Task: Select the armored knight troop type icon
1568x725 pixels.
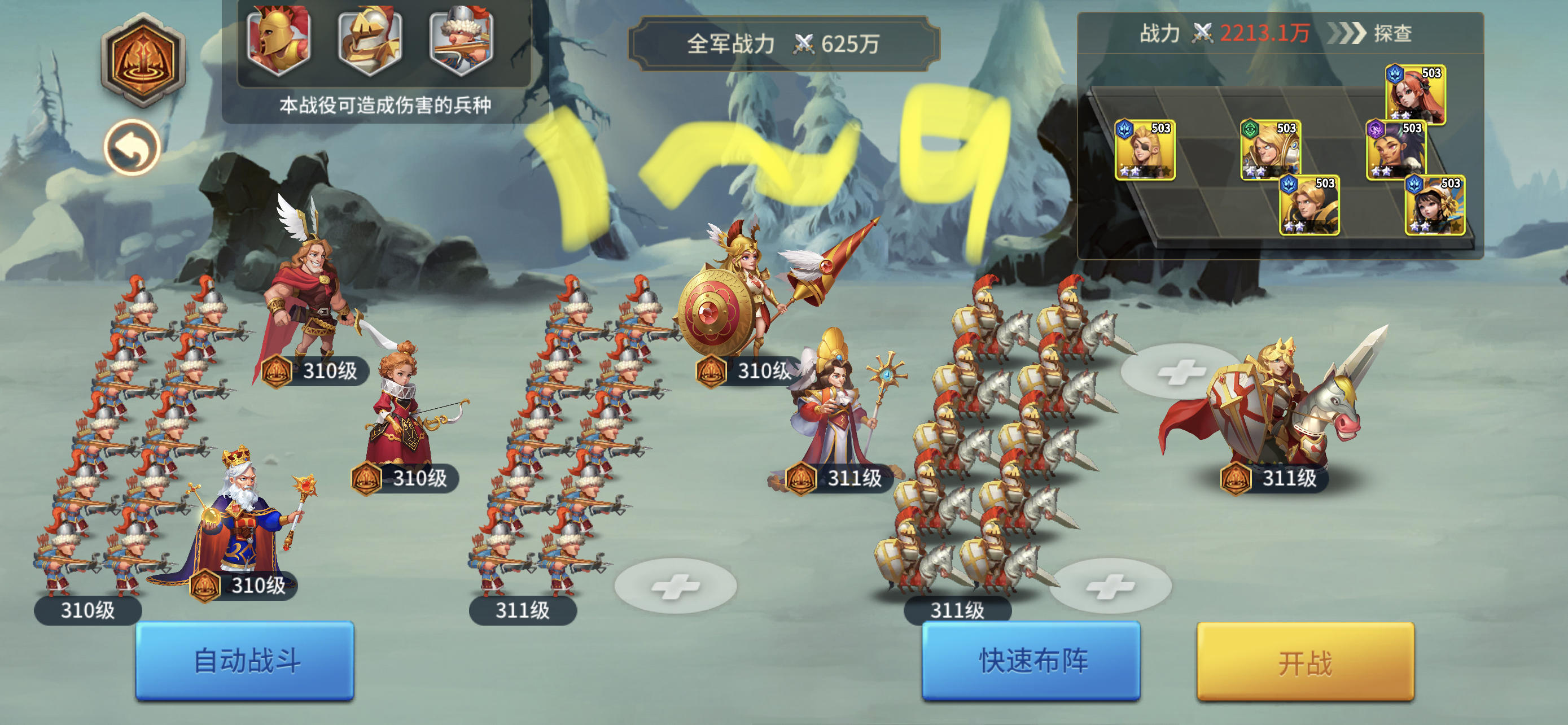Action: click(x=369, y=41)
